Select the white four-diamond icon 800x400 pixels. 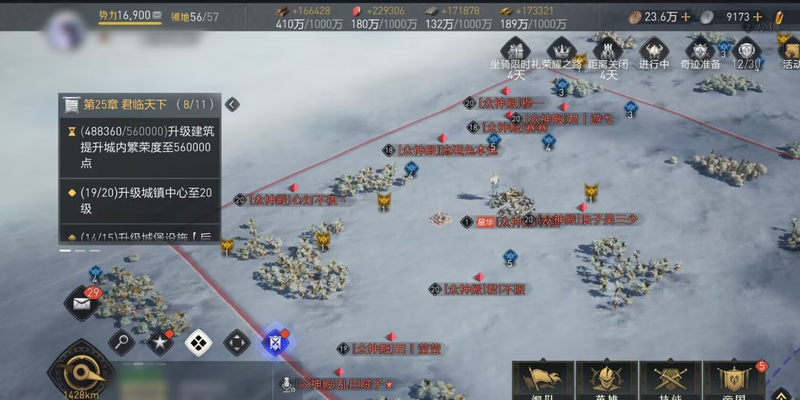[198, 343]
